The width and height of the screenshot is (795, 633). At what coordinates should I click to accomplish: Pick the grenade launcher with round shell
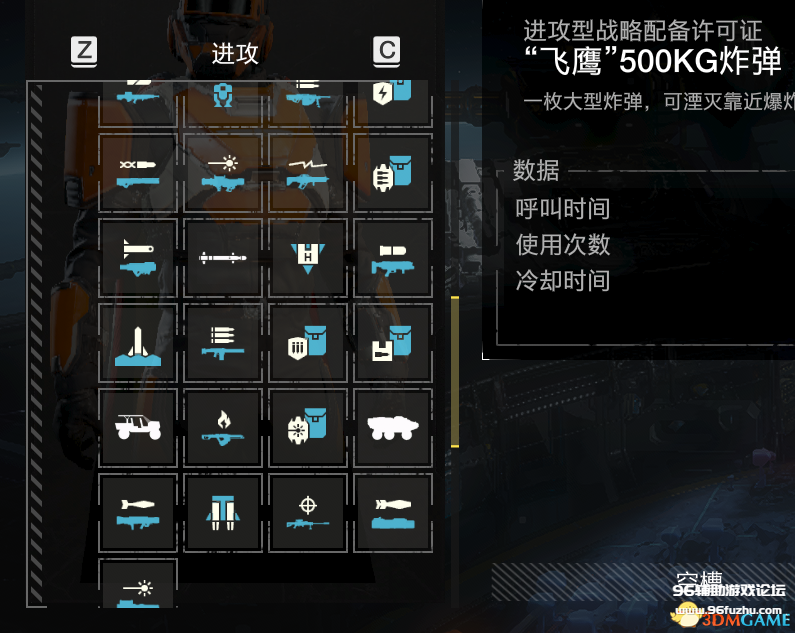392,258
